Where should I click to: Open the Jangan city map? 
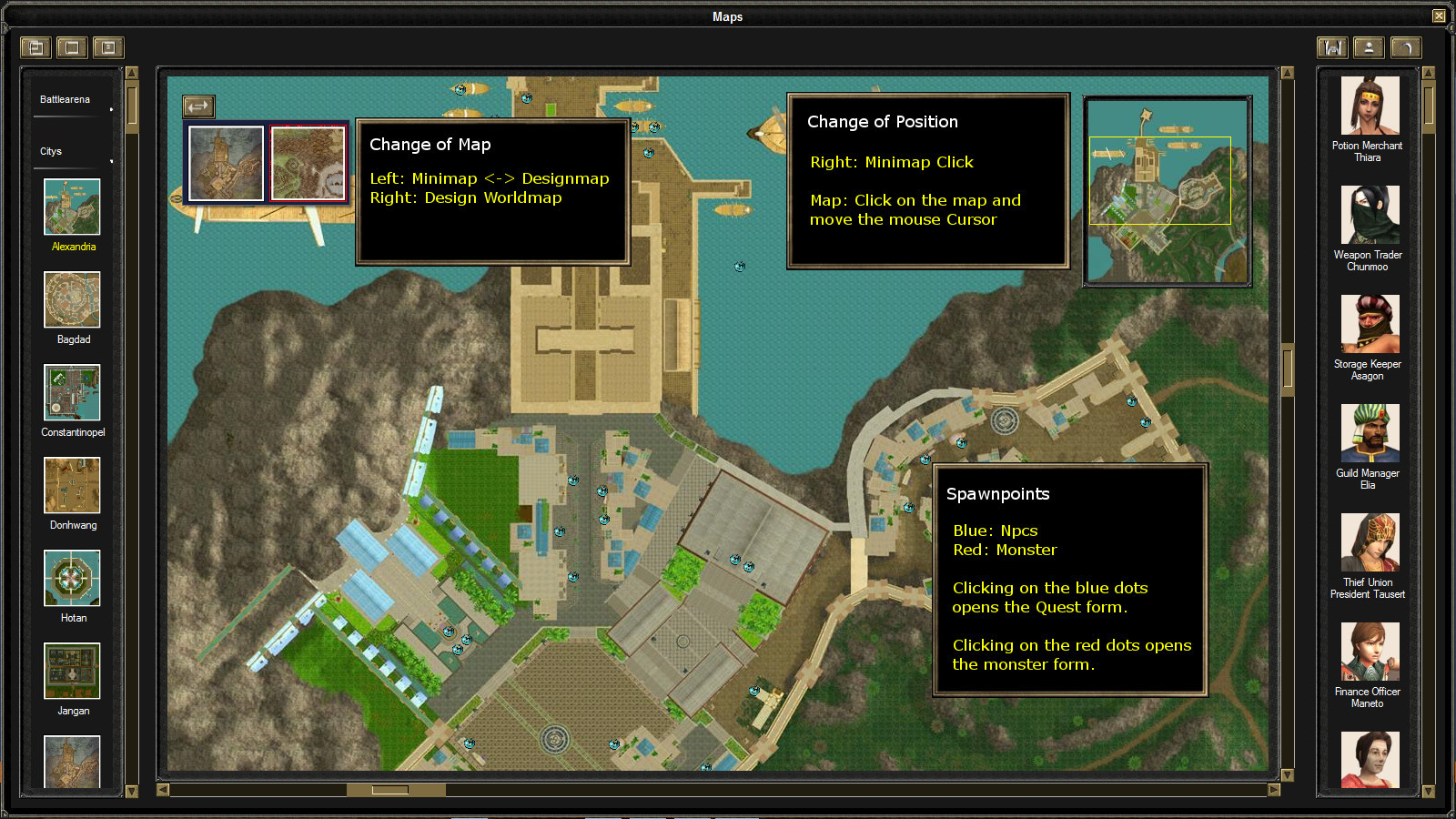[72, 672]
